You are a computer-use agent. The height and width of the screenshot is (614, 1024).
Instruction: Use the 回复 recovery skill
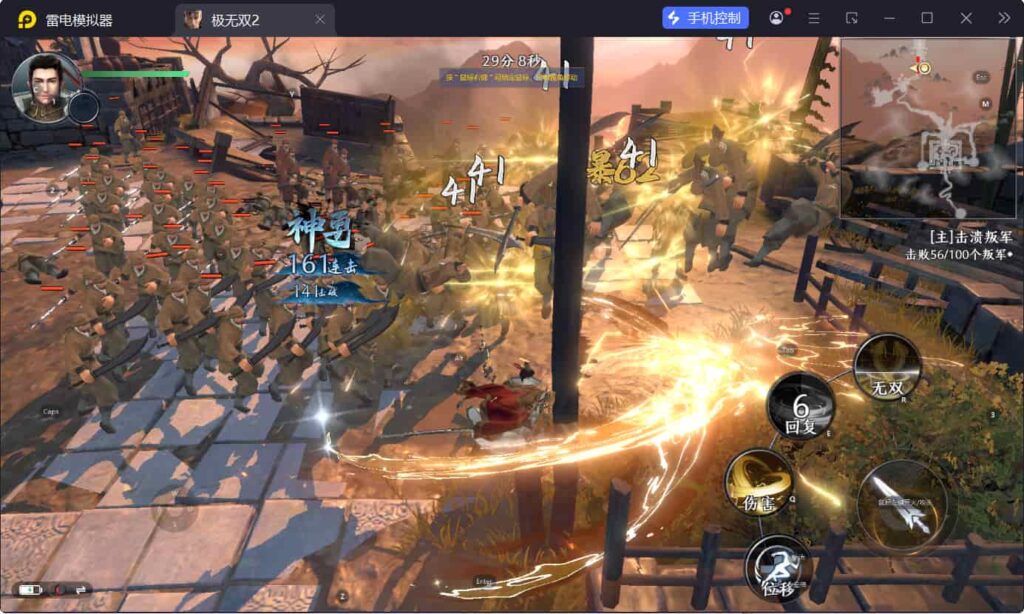coord(800,409)
